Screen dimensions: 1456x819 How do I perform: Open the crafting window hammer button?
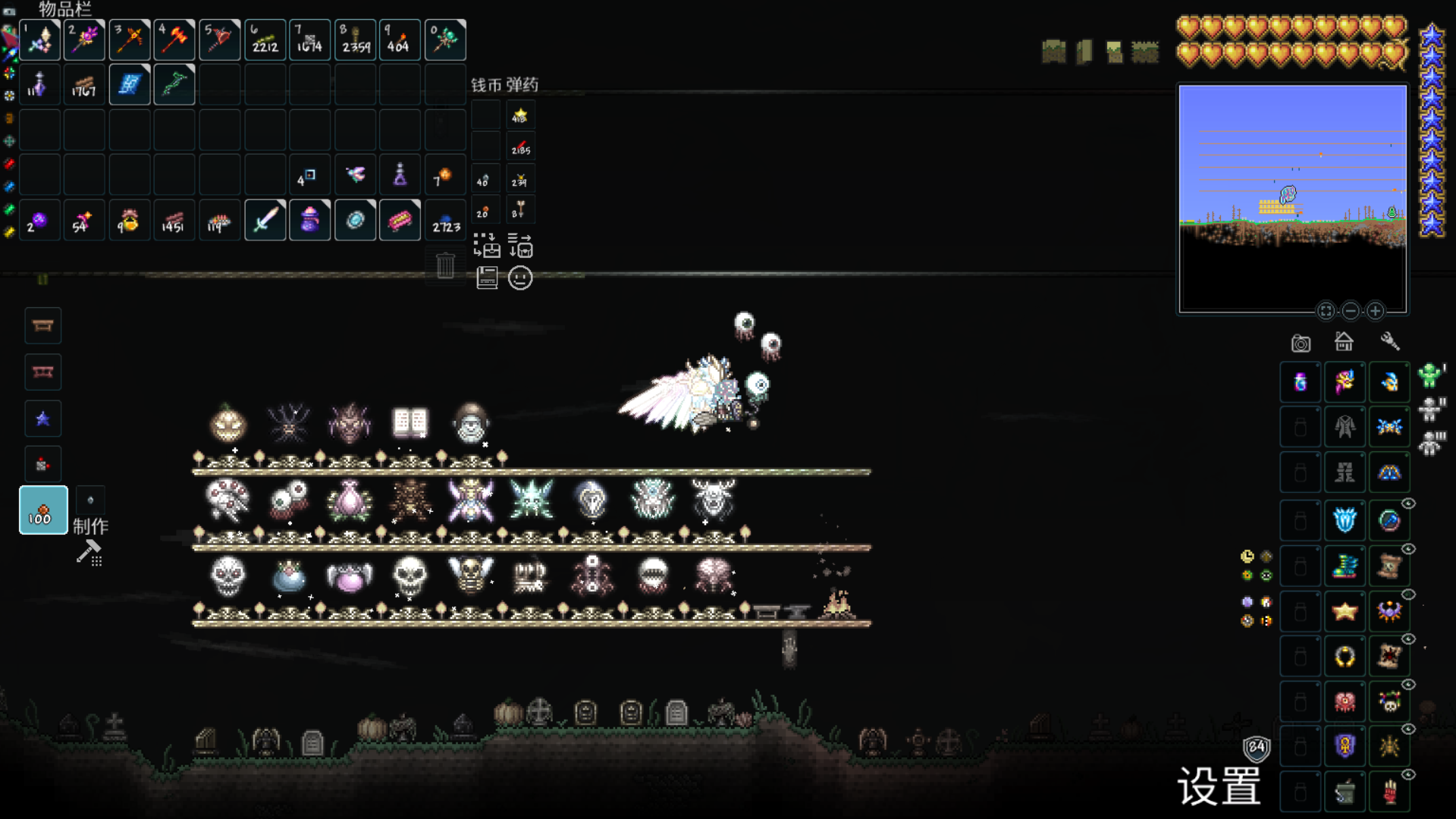[x=89, y=553]
